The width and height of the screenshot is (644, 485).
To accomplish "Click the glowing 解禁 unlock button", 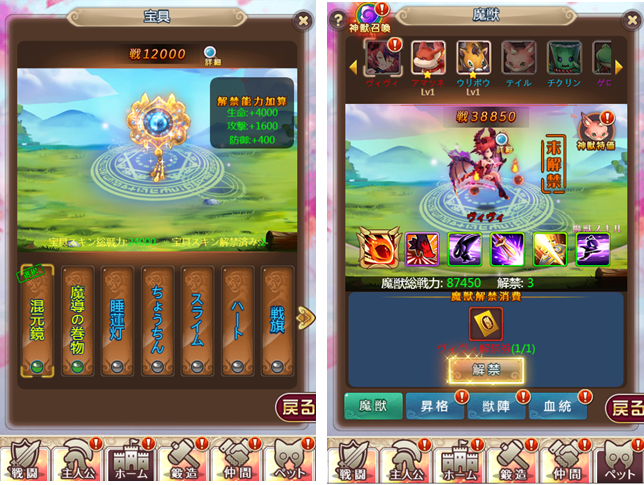I will click(485, 370).
